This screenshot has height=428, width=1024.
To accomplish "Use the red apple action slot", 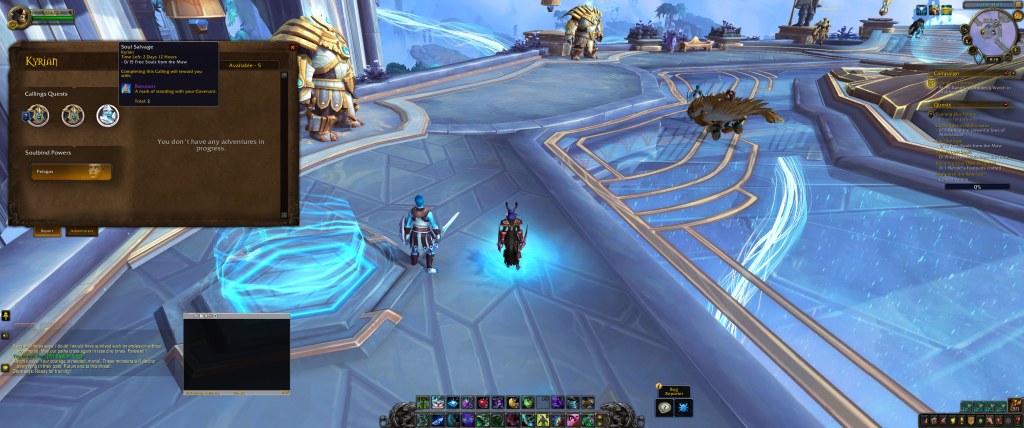I will click(x=484, y=402).
